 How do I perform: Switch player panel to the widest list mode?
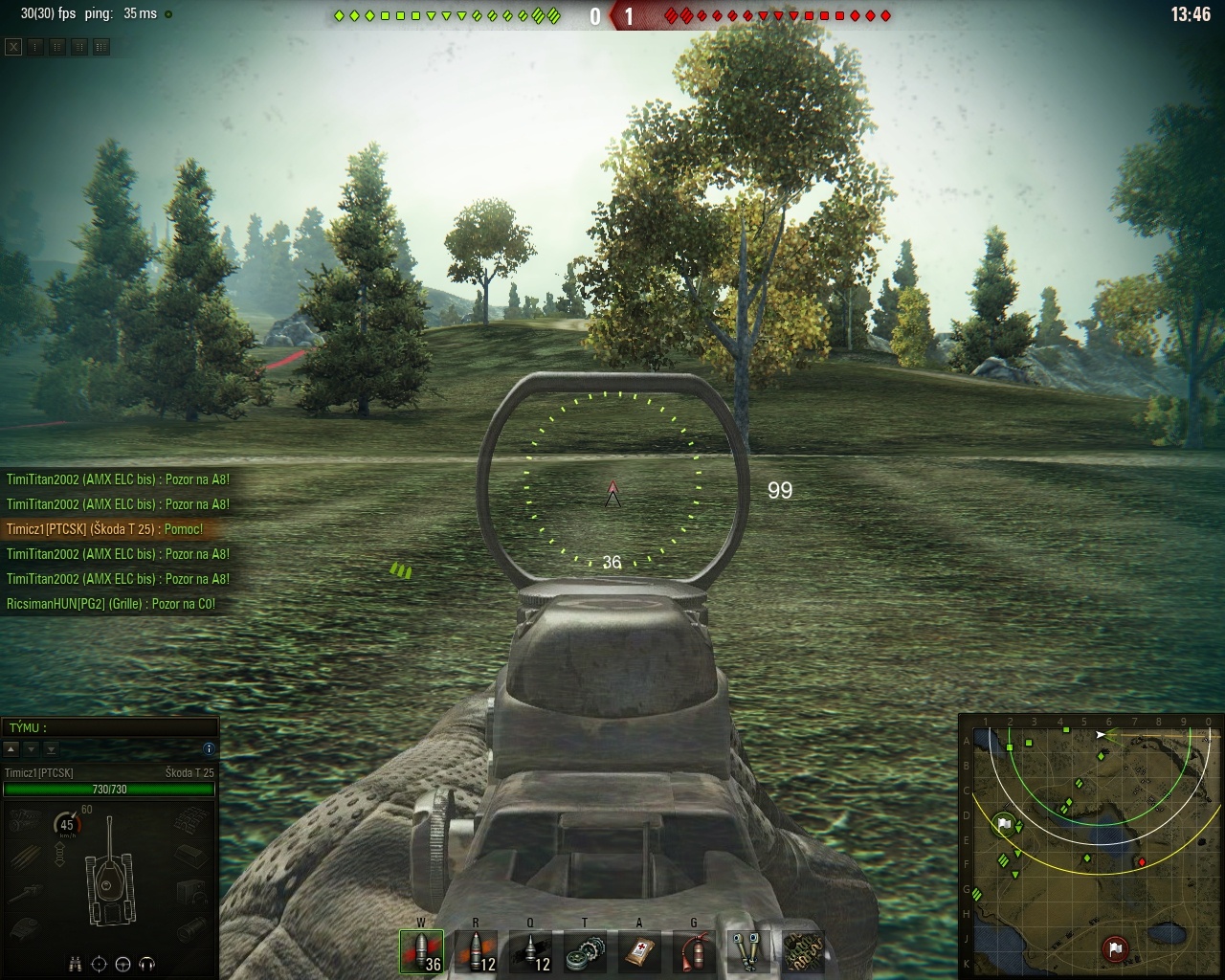101,47
